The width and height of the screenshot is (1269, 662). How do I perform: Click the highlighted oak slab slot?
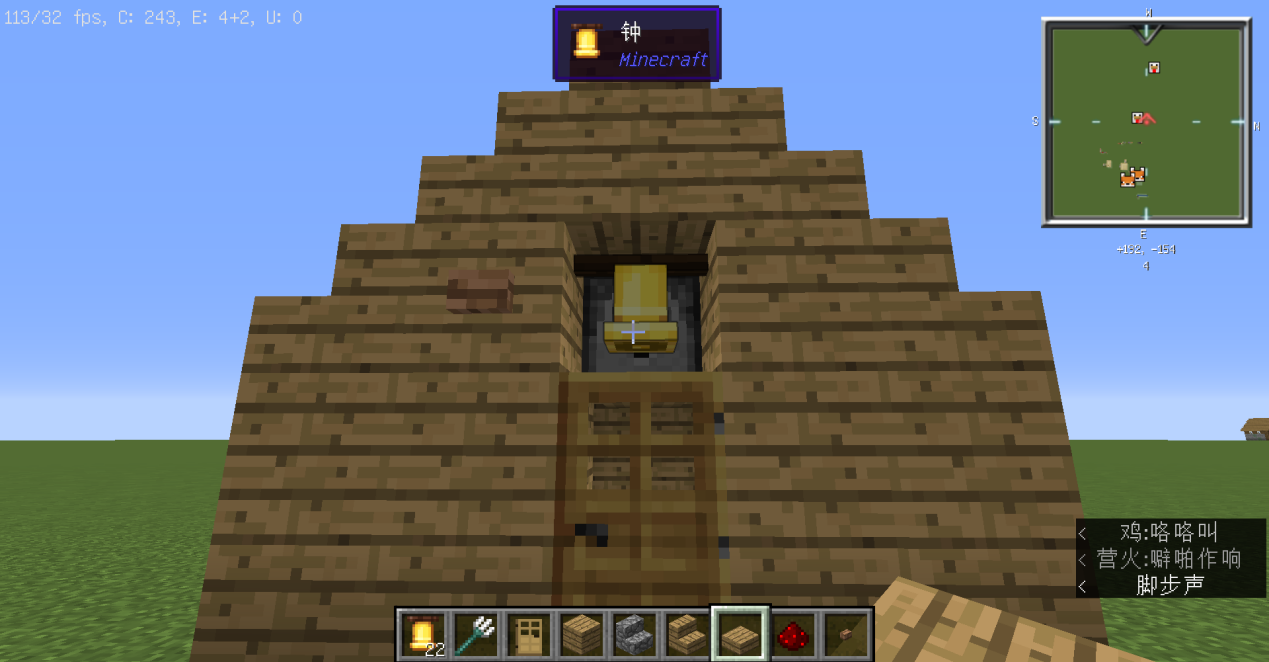coord(740,634)
